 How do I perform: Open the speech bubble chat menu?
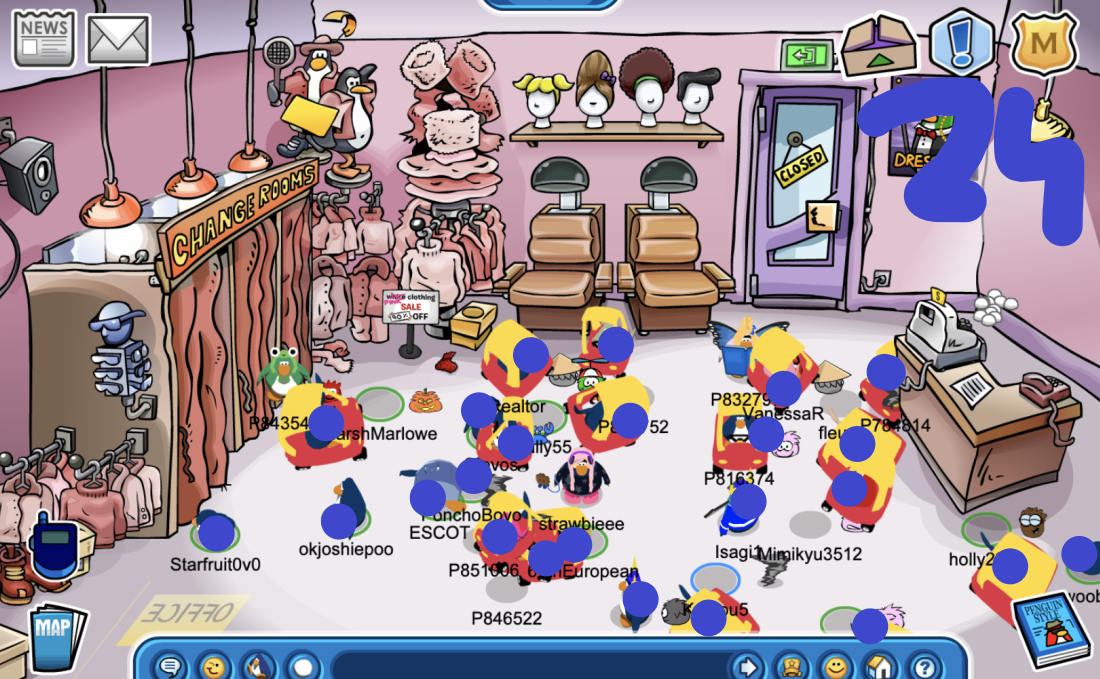171,665
